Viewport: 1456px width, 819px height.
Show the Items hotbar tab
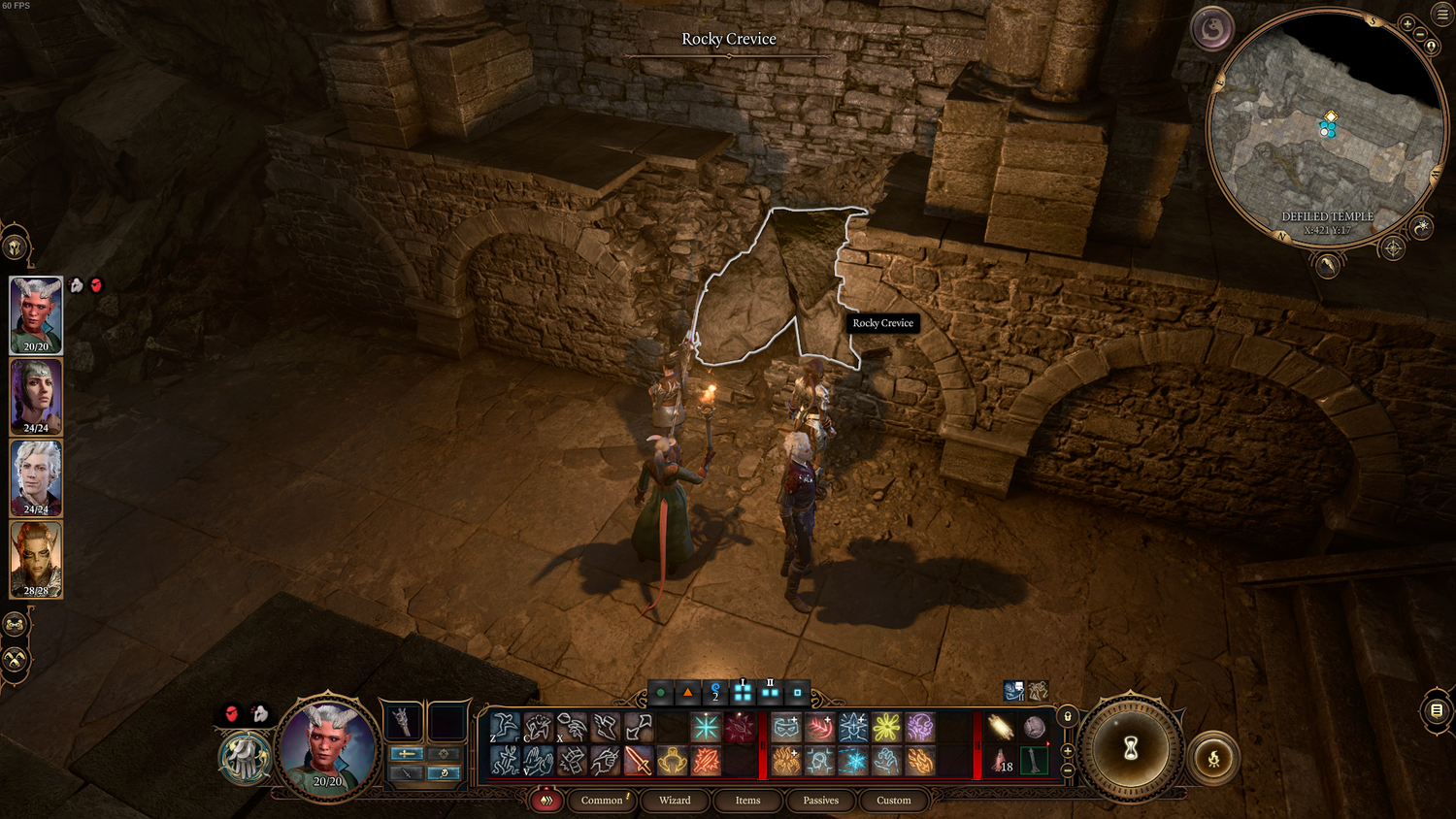(747, 801)
